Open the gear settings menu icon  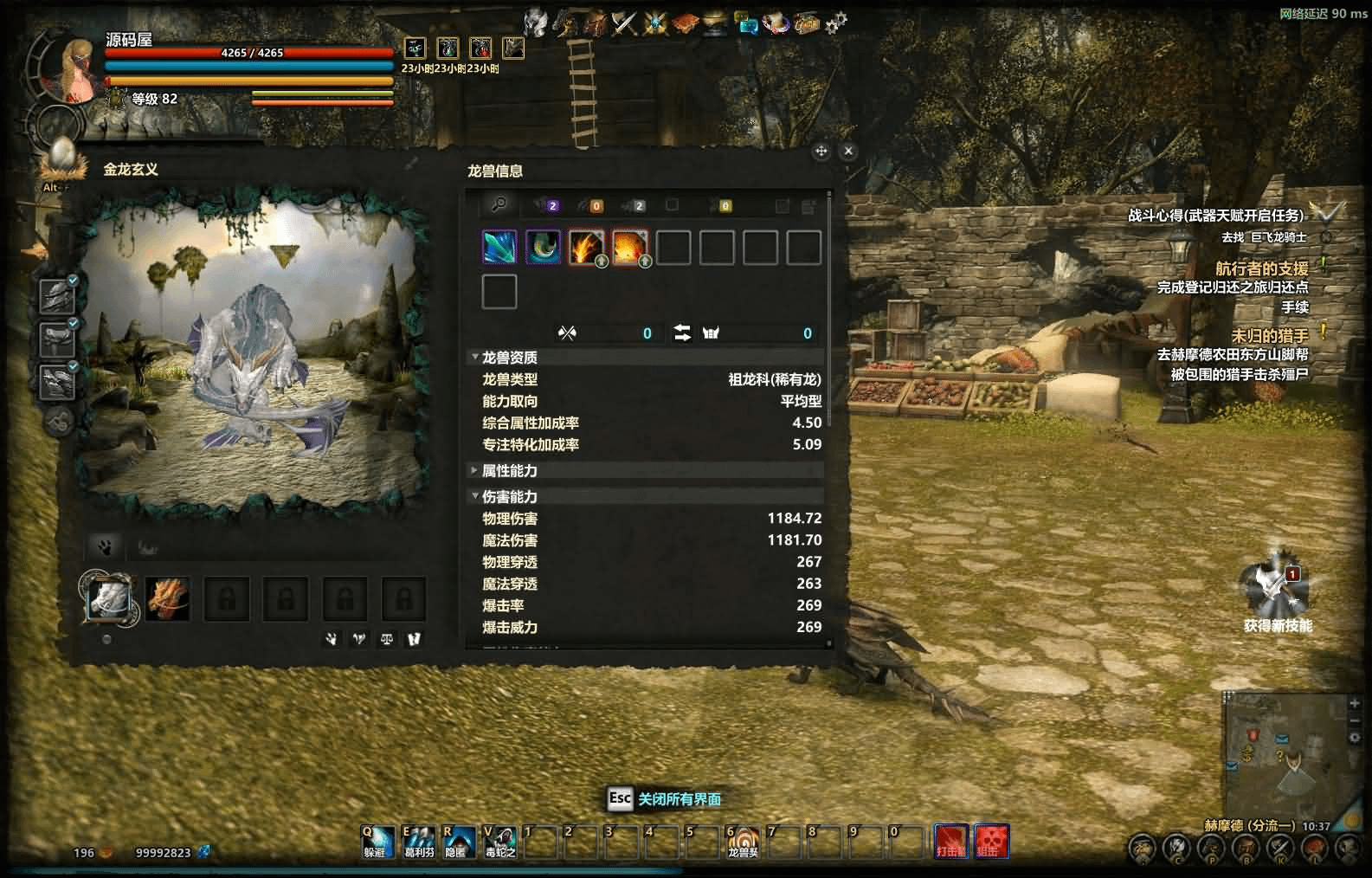[x=835, y=23]
